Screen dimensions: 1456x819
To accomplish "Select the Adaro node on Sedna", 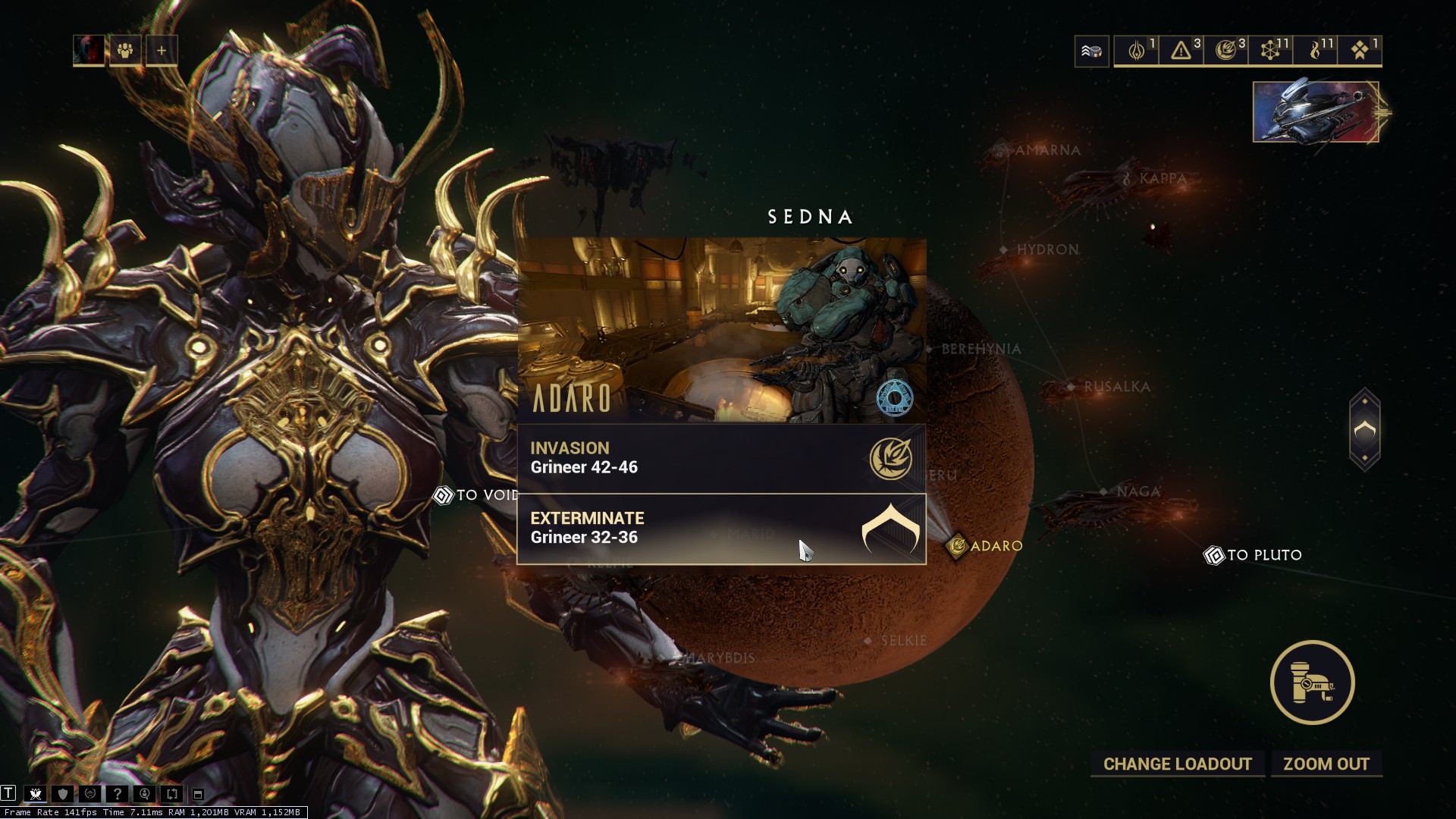I will (x=985, y=546).
